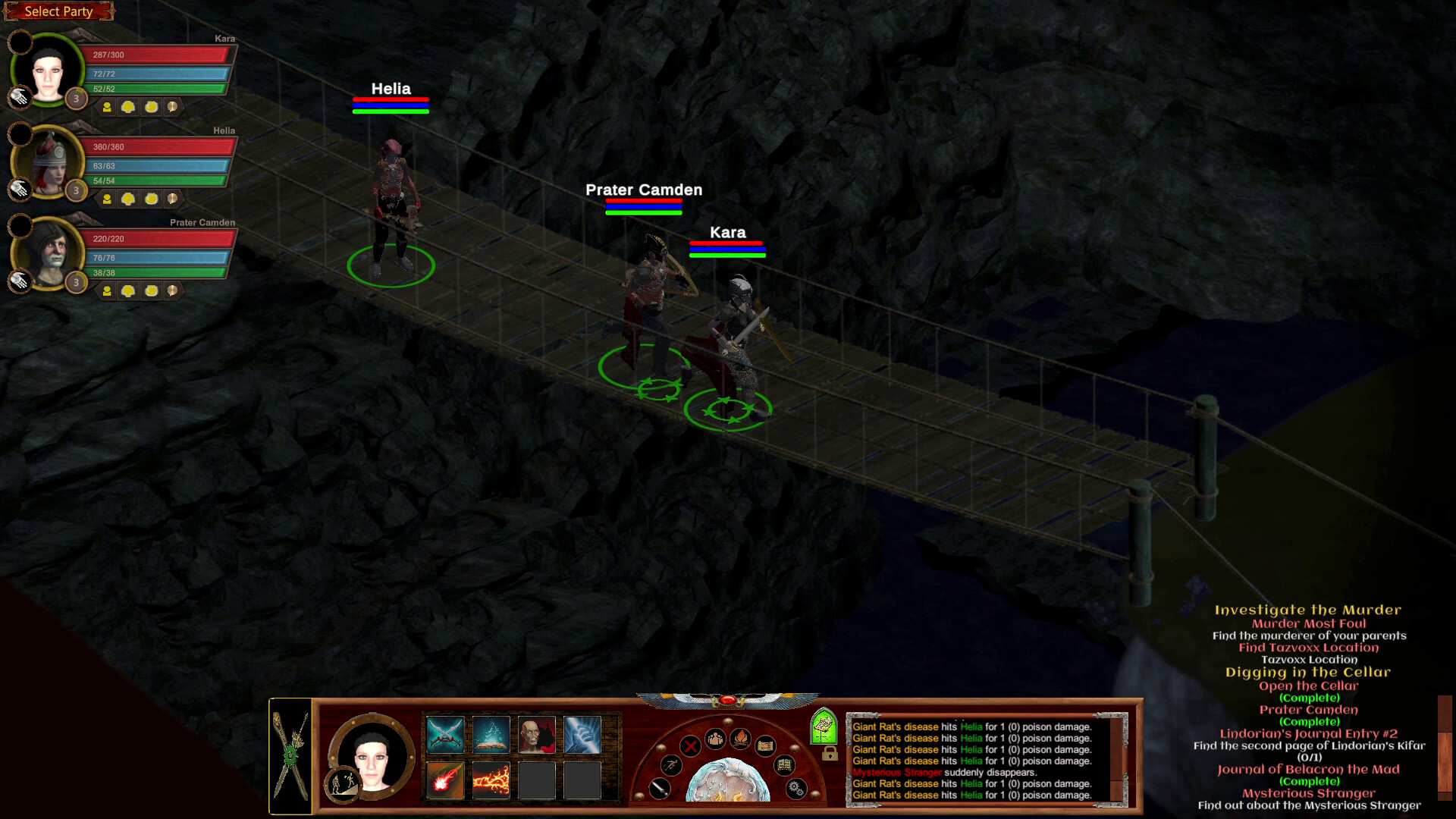The width and height of the screenshot is (1456, 819).
Task: Open the journal book icon
Action: tap(785, 765)
